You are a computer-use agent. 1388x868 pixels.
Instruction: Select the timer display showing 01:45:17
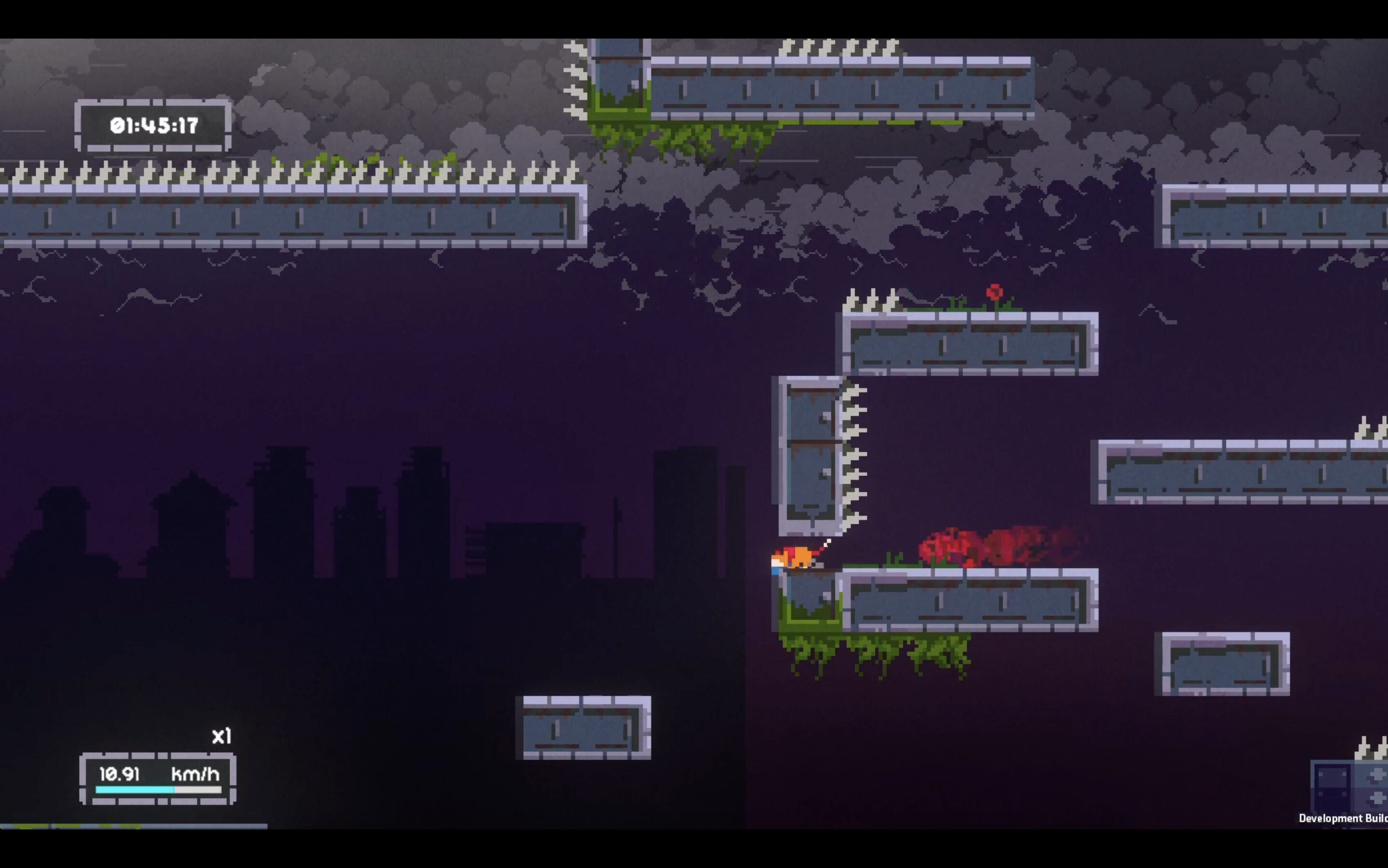(154, 124)
